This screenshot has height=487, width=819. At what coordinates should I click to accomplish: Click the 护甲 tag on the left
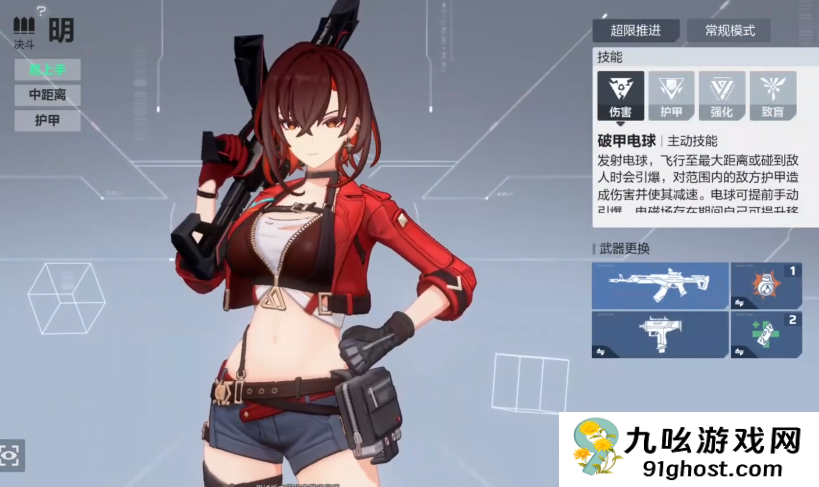pyautogui.click(x=47, y=121)
